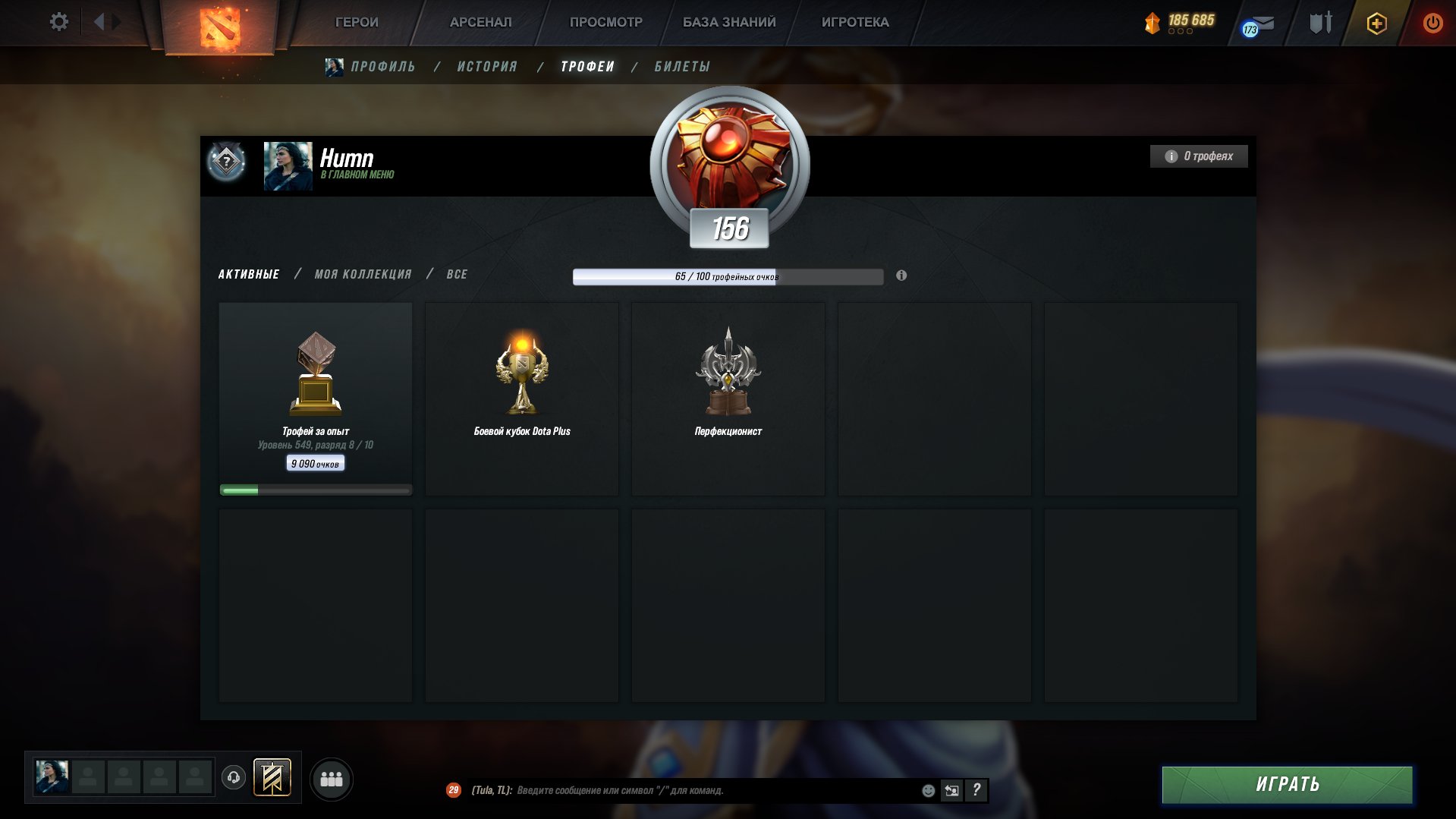Screen dimensions: 1456x819
Task: Open the ПРОСМОТР menu
Action: 605,22
